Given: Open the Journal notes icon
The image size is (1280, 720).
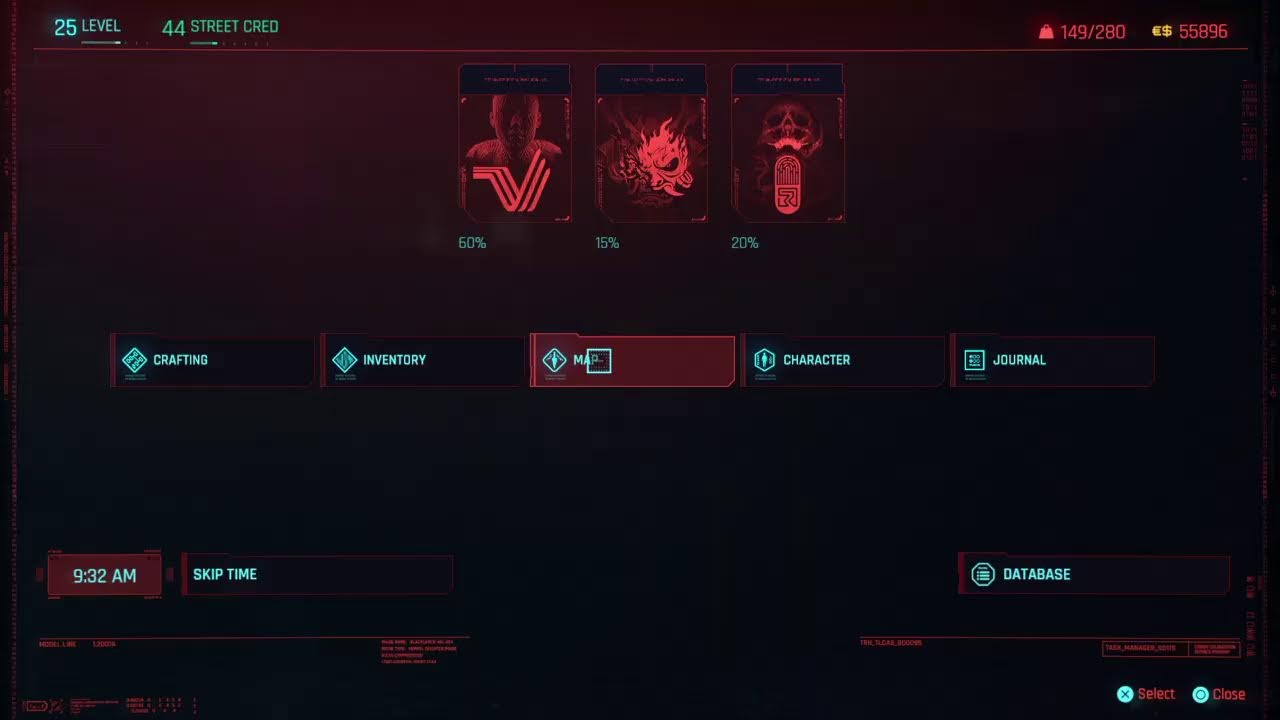Looking at the screenshot, I should [973, 360].
